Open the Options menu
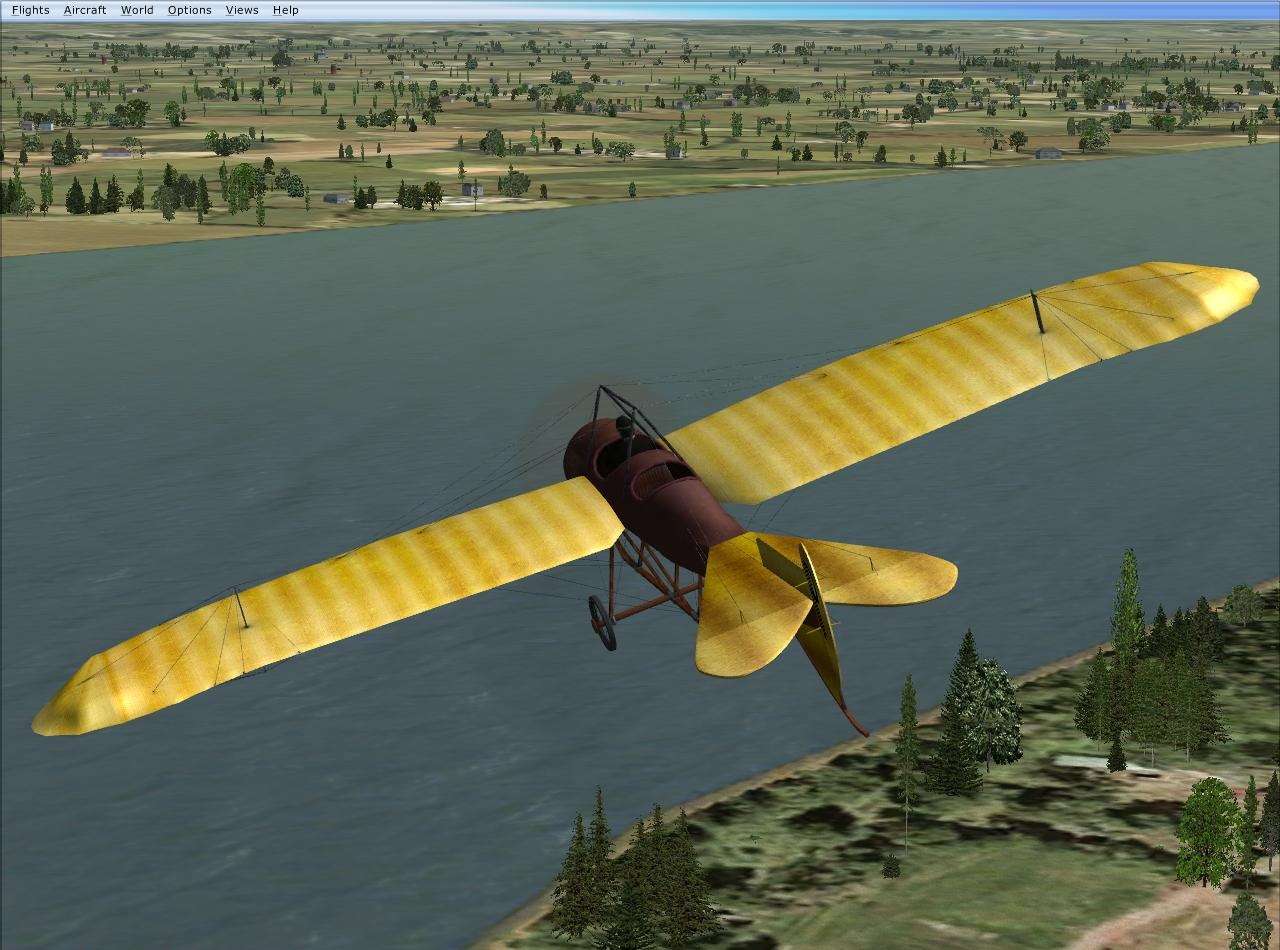Screen dimensions: 1280x950 (x=189, y=9)
